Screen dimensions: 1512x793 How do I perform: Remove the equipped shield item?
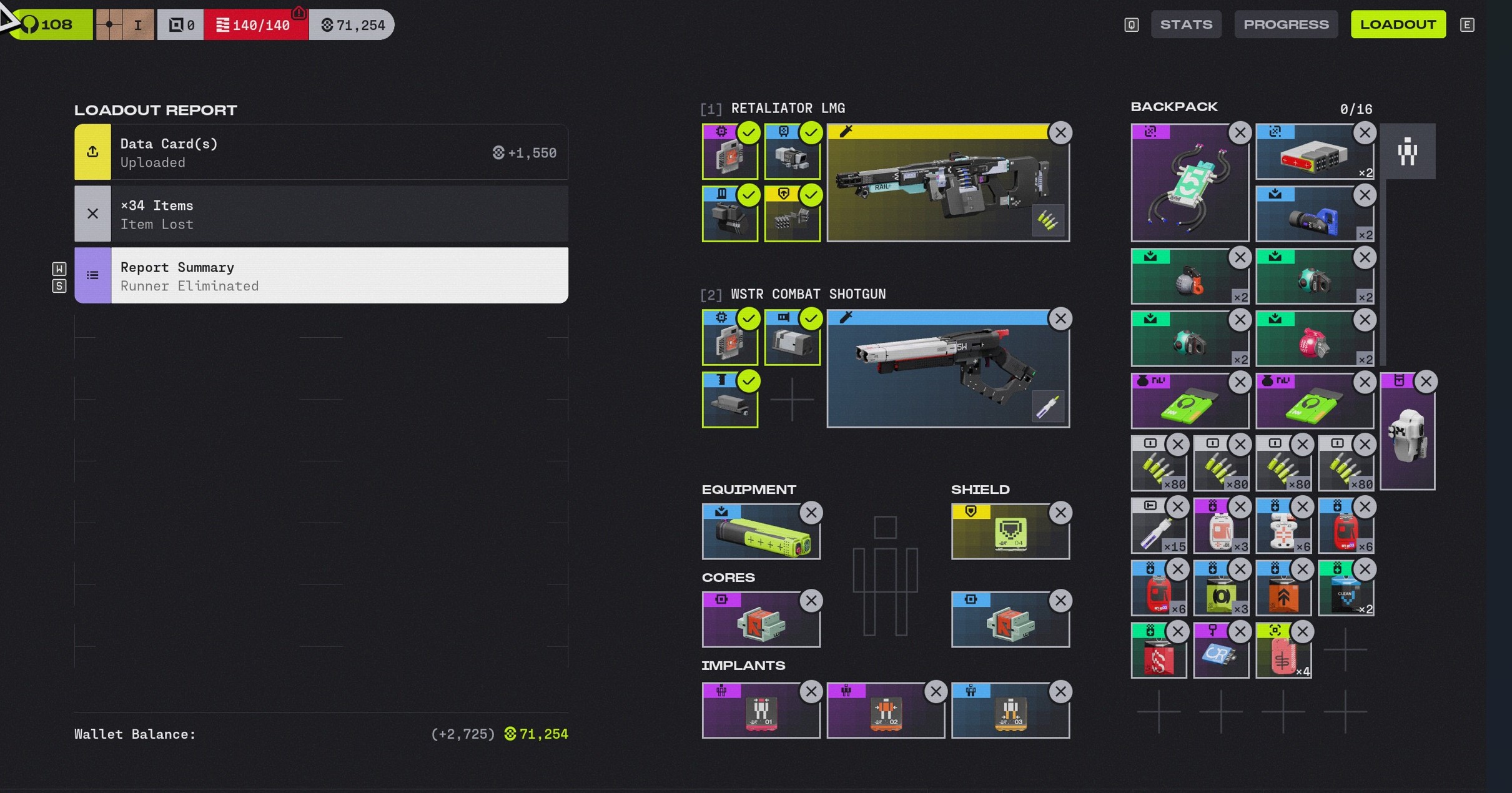[x=1060, y=513]
